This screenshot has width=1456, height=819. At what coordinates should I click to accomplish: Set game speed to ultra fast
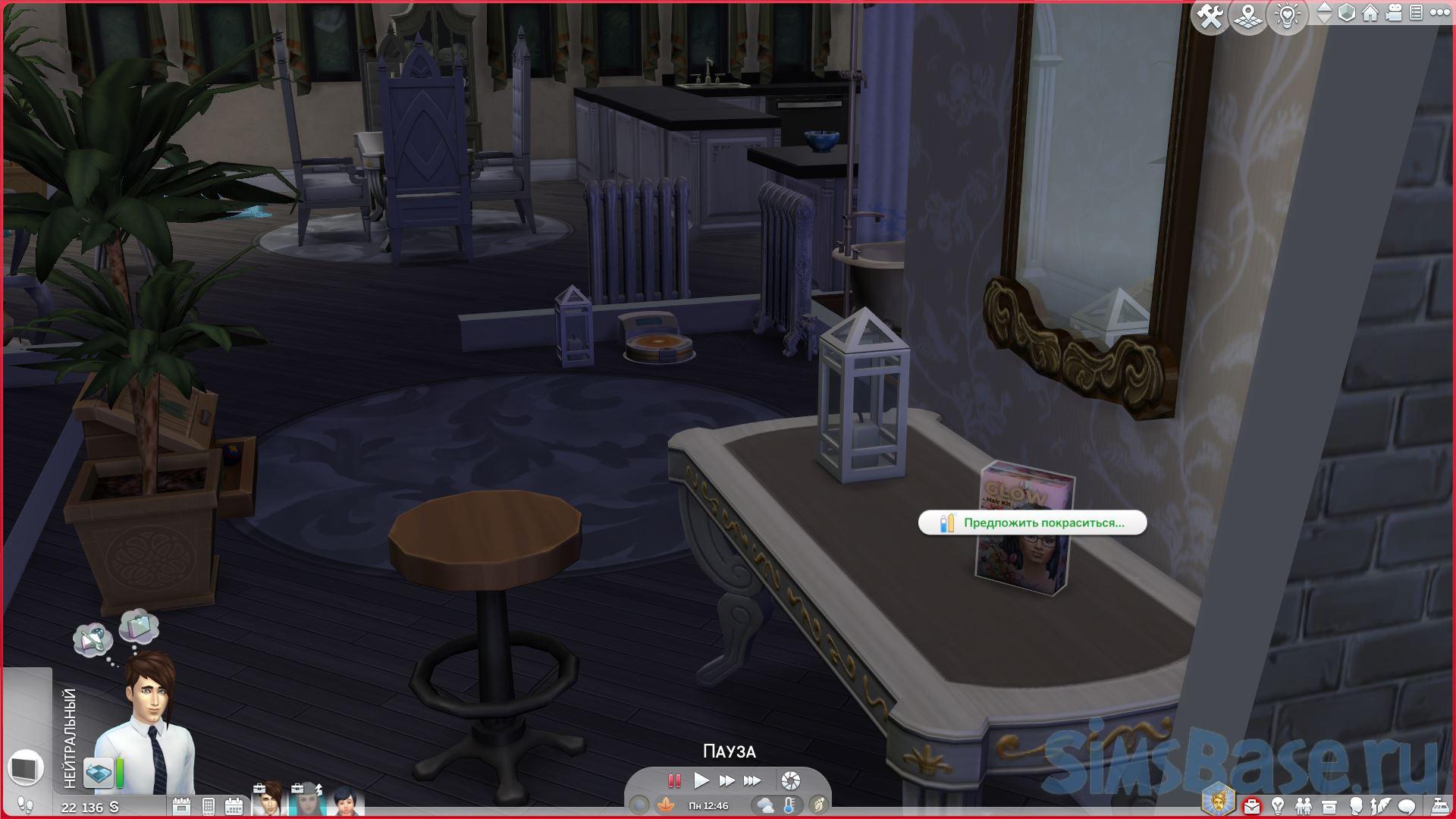point(752,780)
